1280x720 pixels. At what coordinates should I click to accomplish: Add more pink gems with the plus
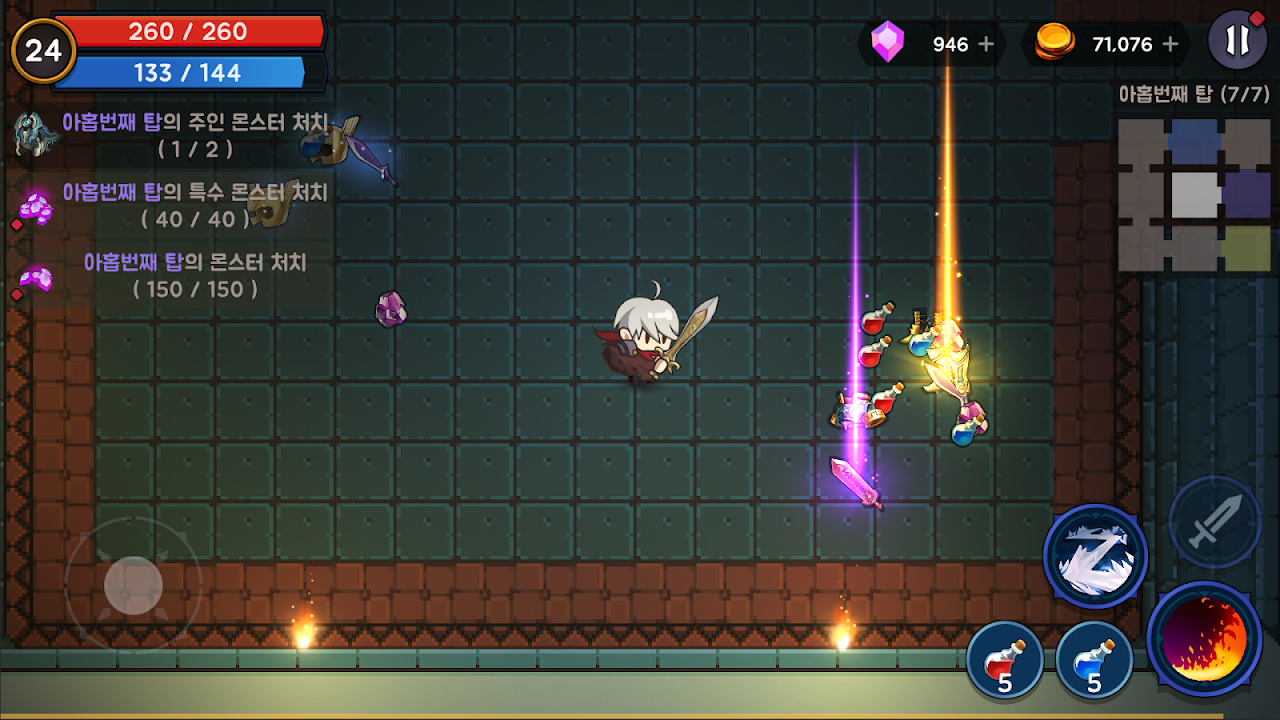click(986, 44)
